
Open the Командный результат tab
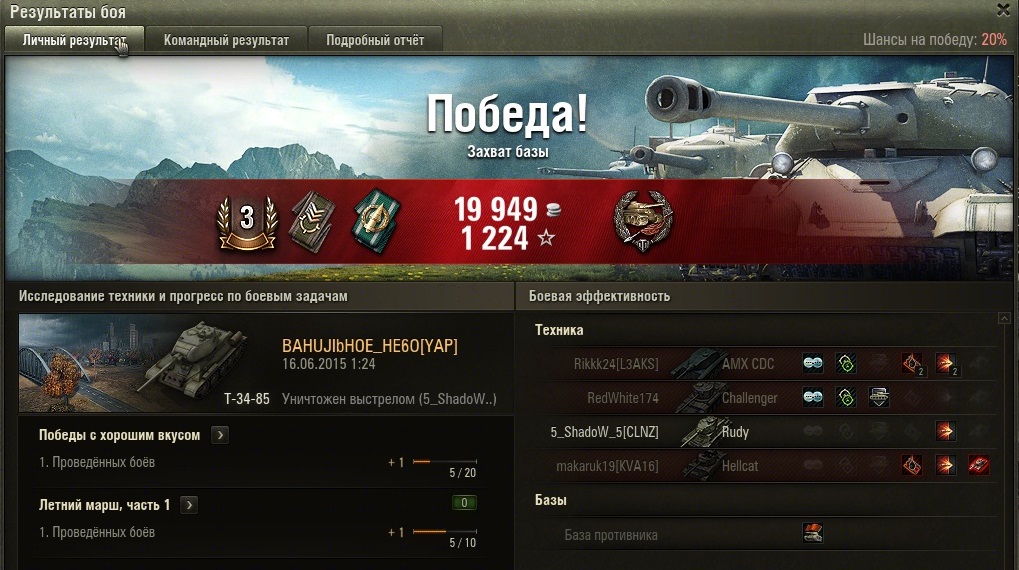(x=226, y=40)
